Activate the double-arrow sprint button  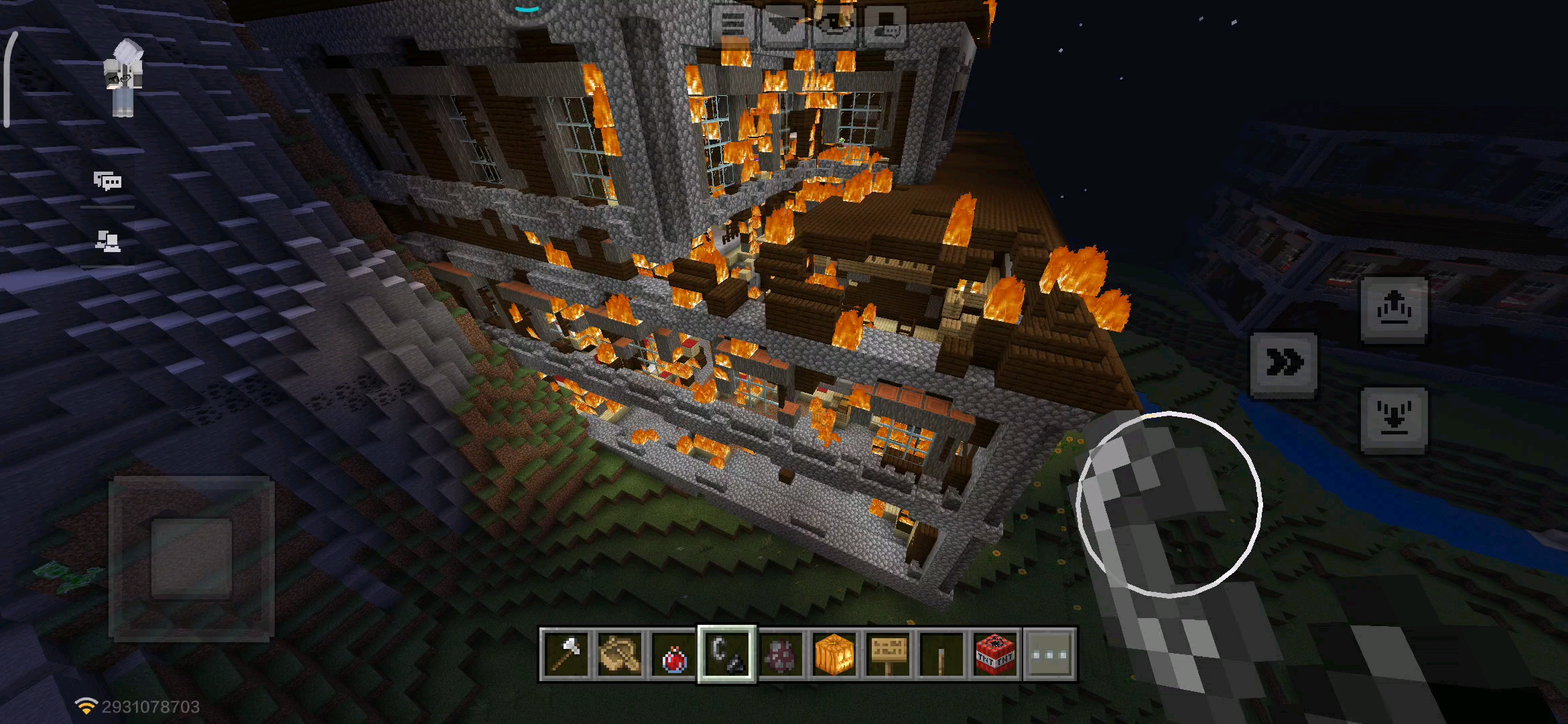coord(1284,364)
